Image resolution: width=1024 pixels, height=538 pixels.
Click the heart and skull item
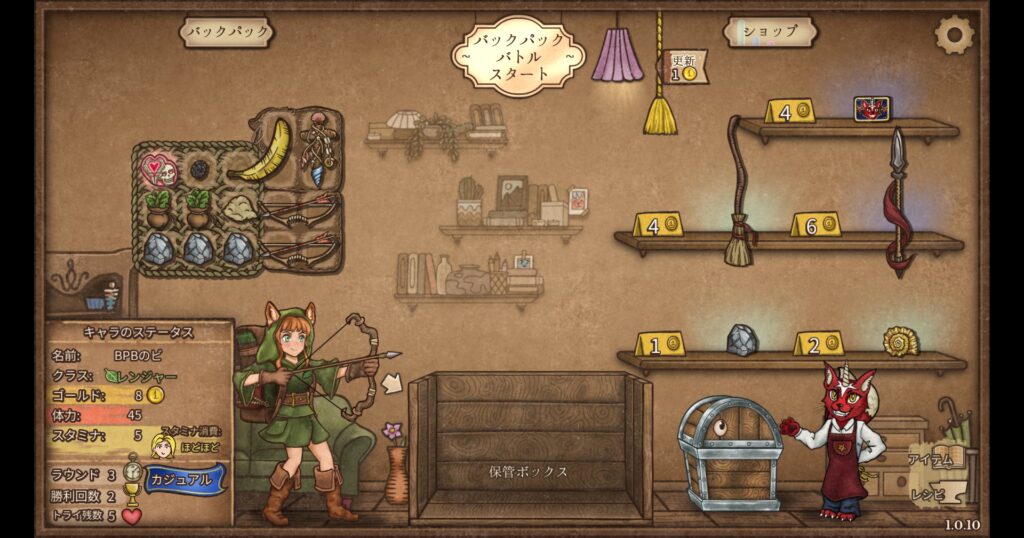click(157, 171)
